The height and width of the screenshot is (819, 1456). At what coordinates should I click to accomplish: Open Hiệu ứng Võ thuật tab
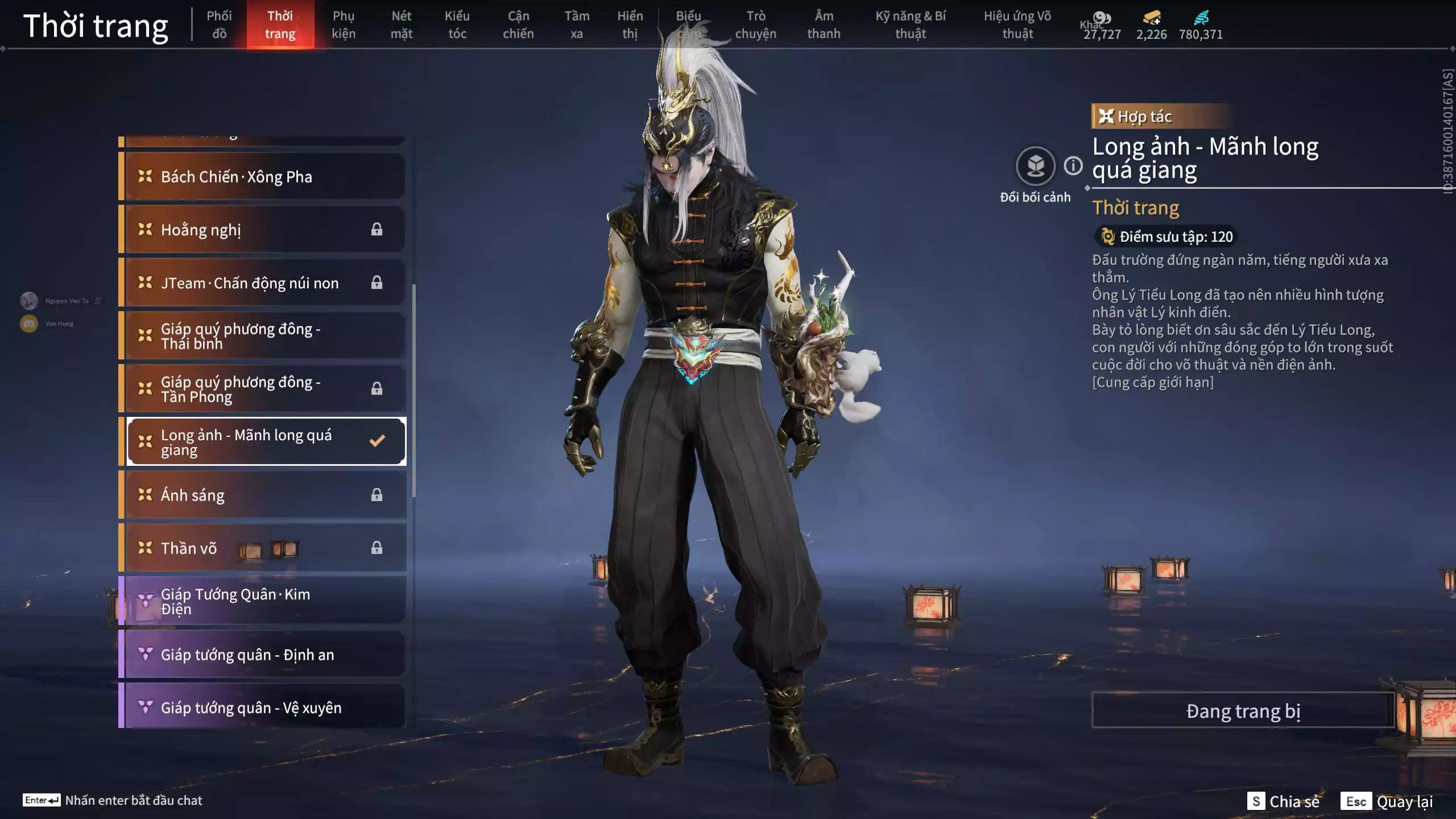click(x=1017, y=24)
